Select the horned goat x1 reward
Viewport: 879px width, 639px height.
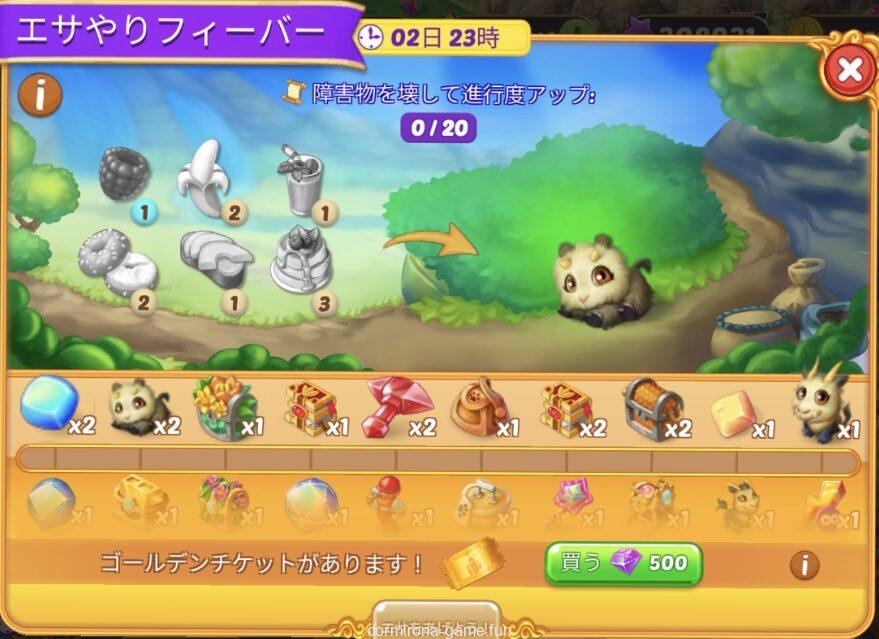click(x=822, y=406)
